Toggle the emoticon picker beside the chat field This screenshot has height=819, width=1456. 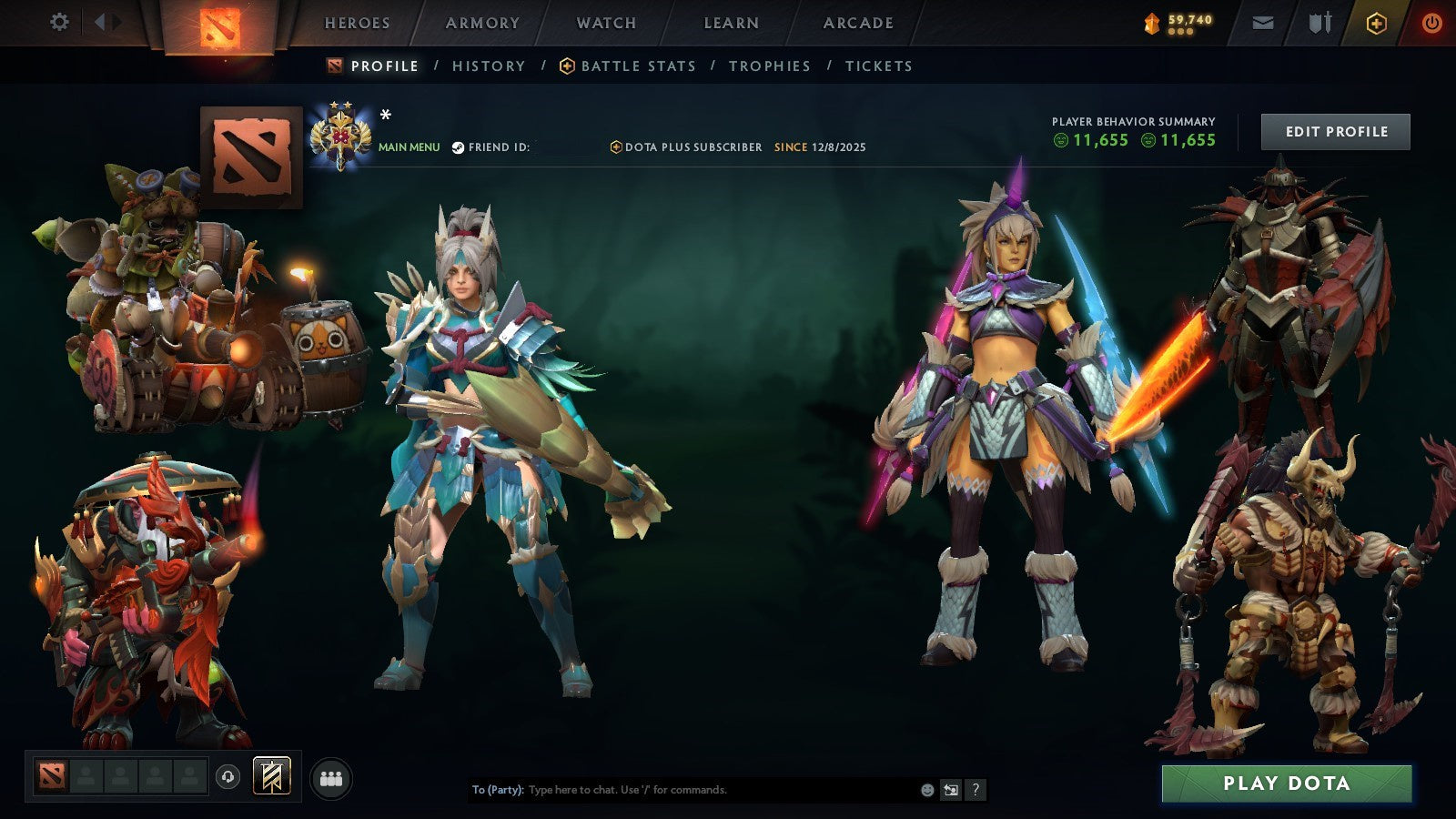tap(926, 791)
